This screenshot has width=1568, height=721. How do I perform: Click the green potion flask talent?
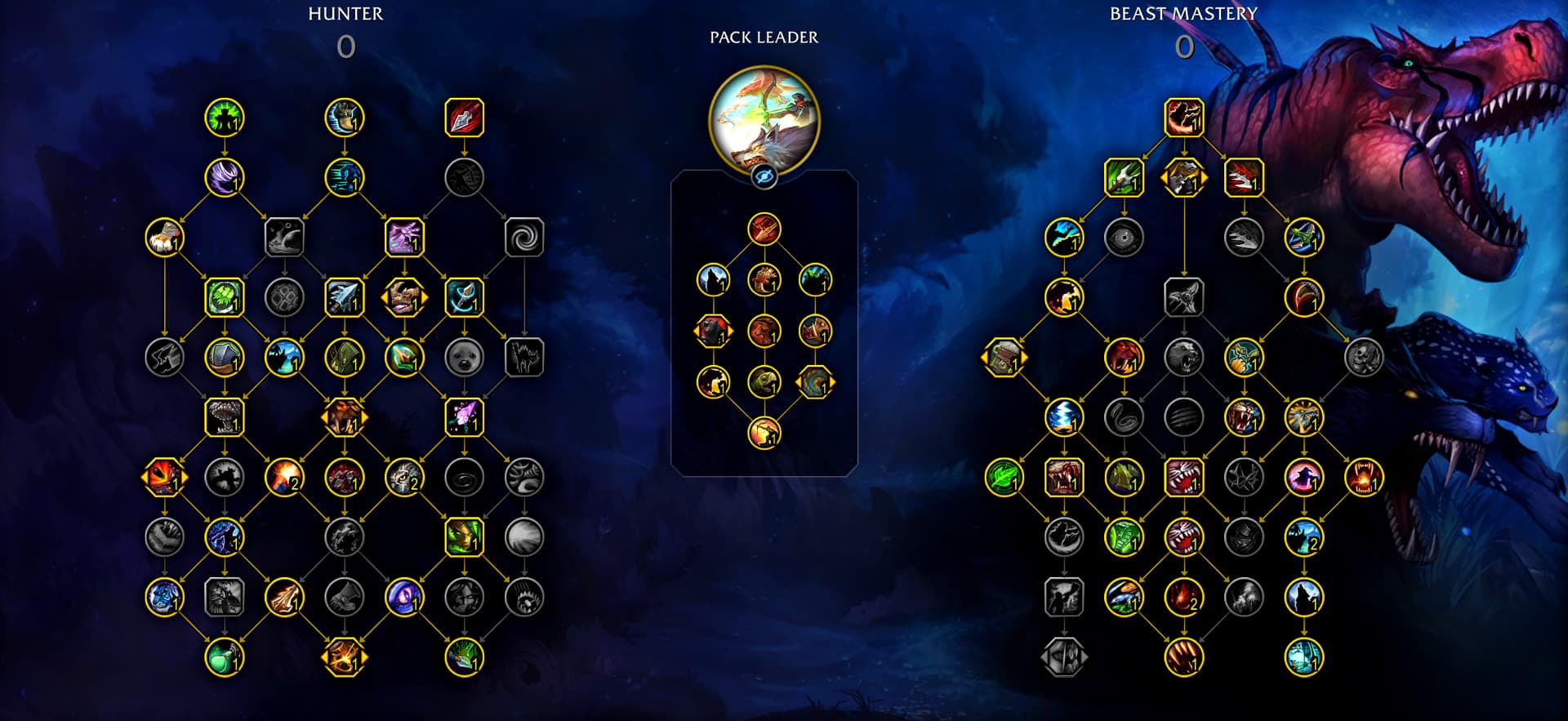(x=224, y=657)
